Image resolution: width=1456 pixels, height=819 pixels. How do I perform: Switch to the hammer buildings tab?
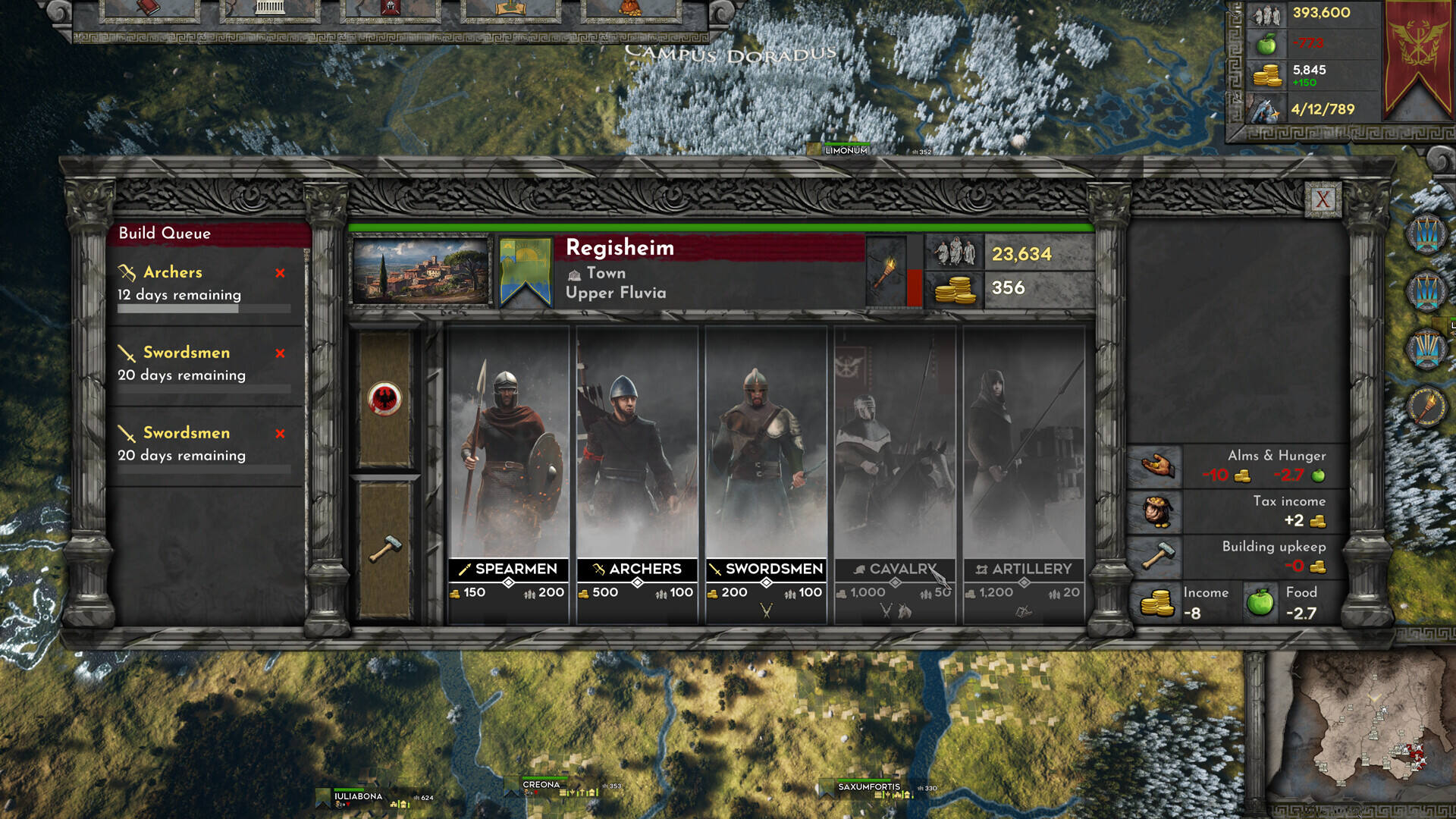[x=385, y=549]
